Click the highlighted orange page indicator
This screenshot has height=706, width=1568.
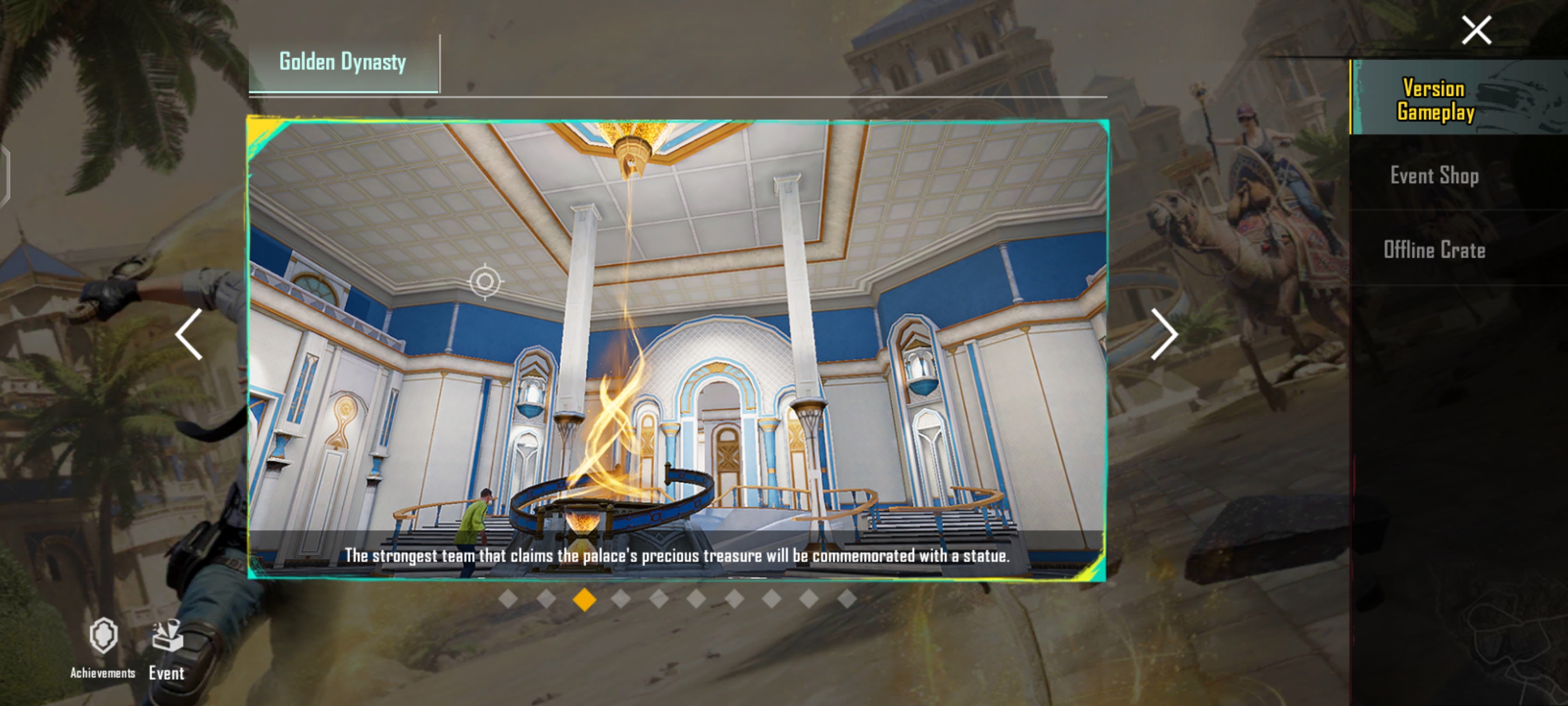pyautogui.click(x=584, y=600)
